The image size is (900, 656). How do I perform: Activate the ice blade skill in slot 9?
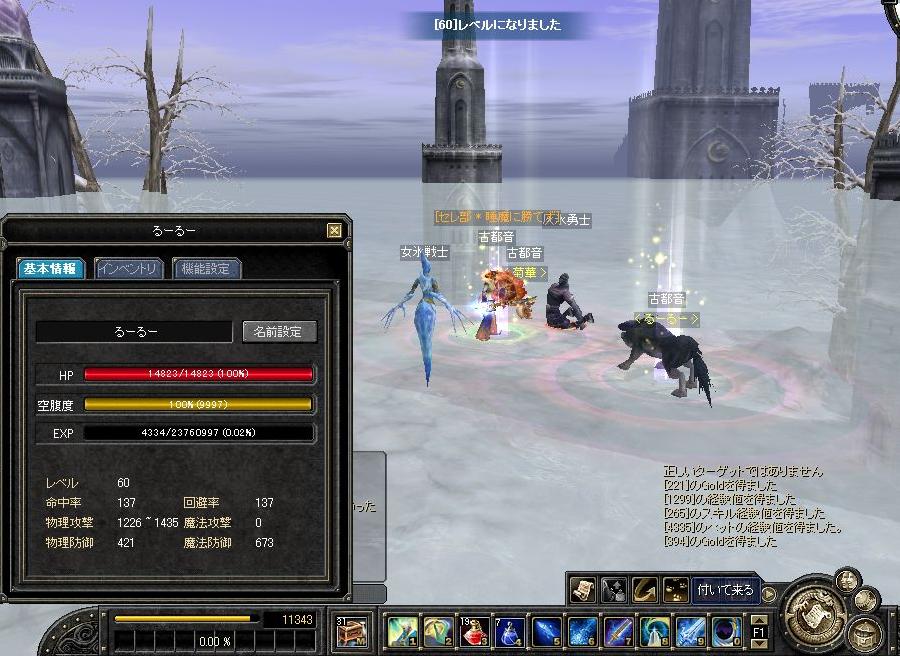(690, 632)
